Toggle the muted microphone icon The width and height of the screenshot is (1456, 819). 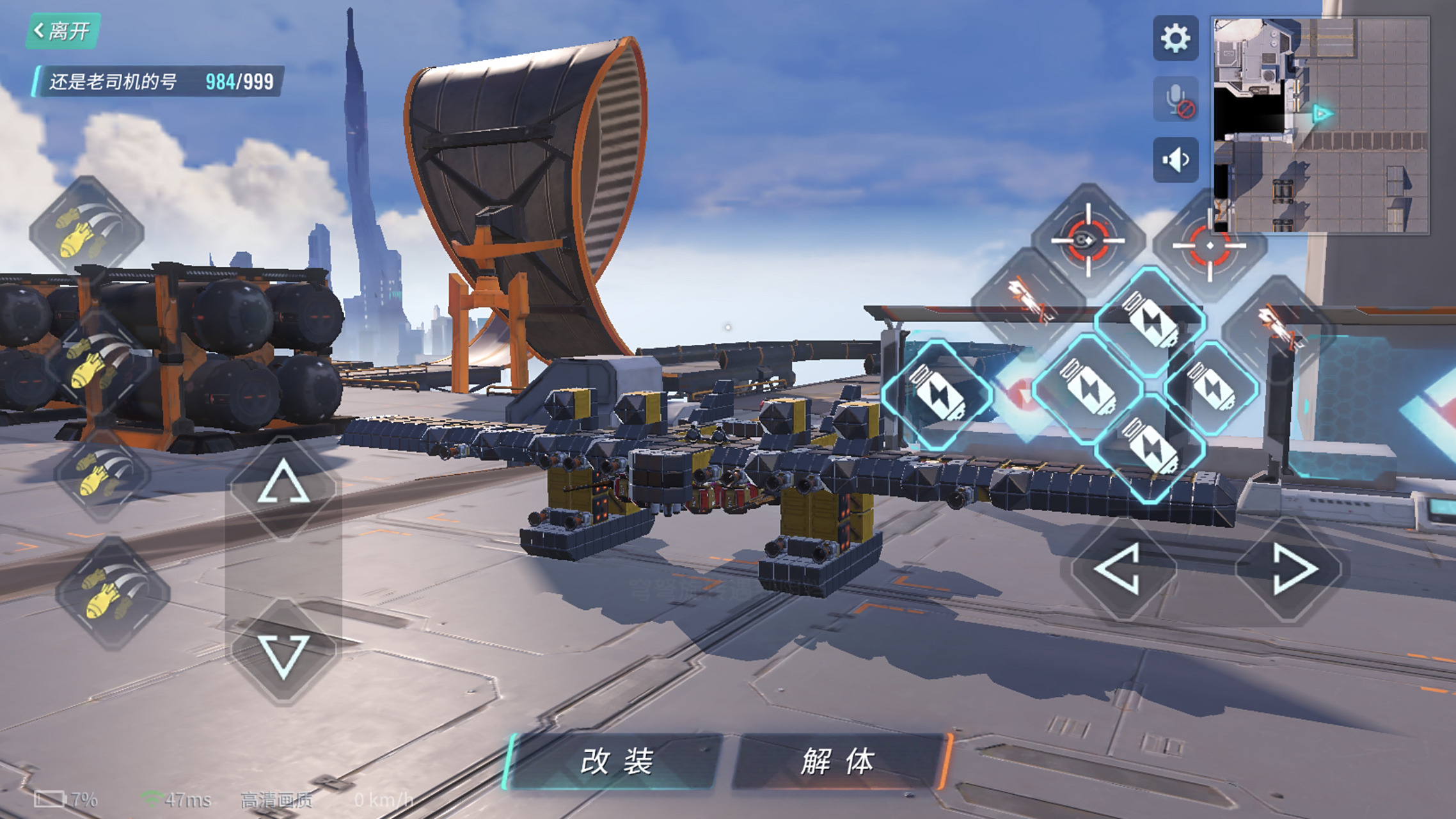1175,100
